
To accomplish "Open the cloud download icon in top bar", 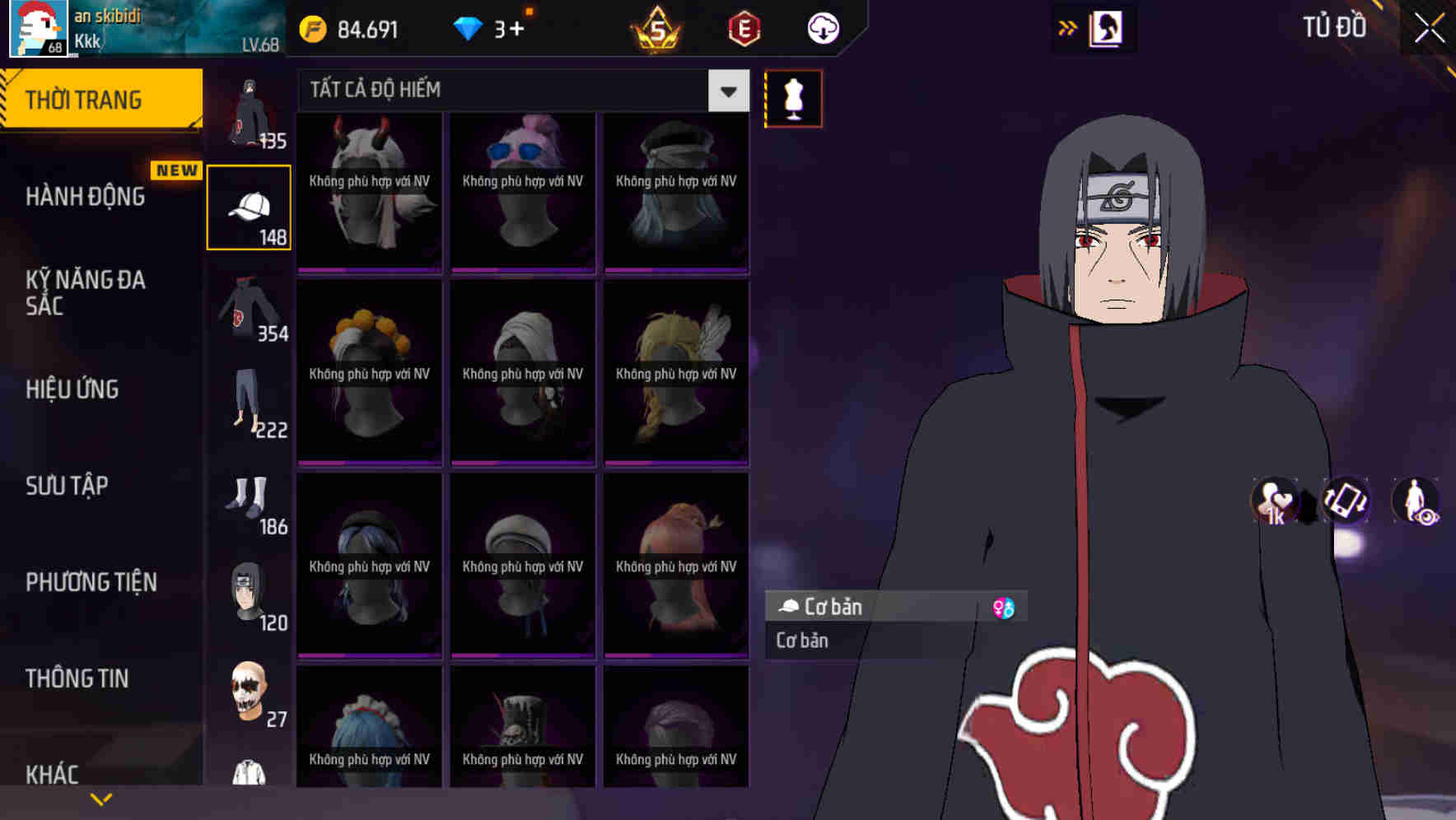I will click(x=822, y=28).
